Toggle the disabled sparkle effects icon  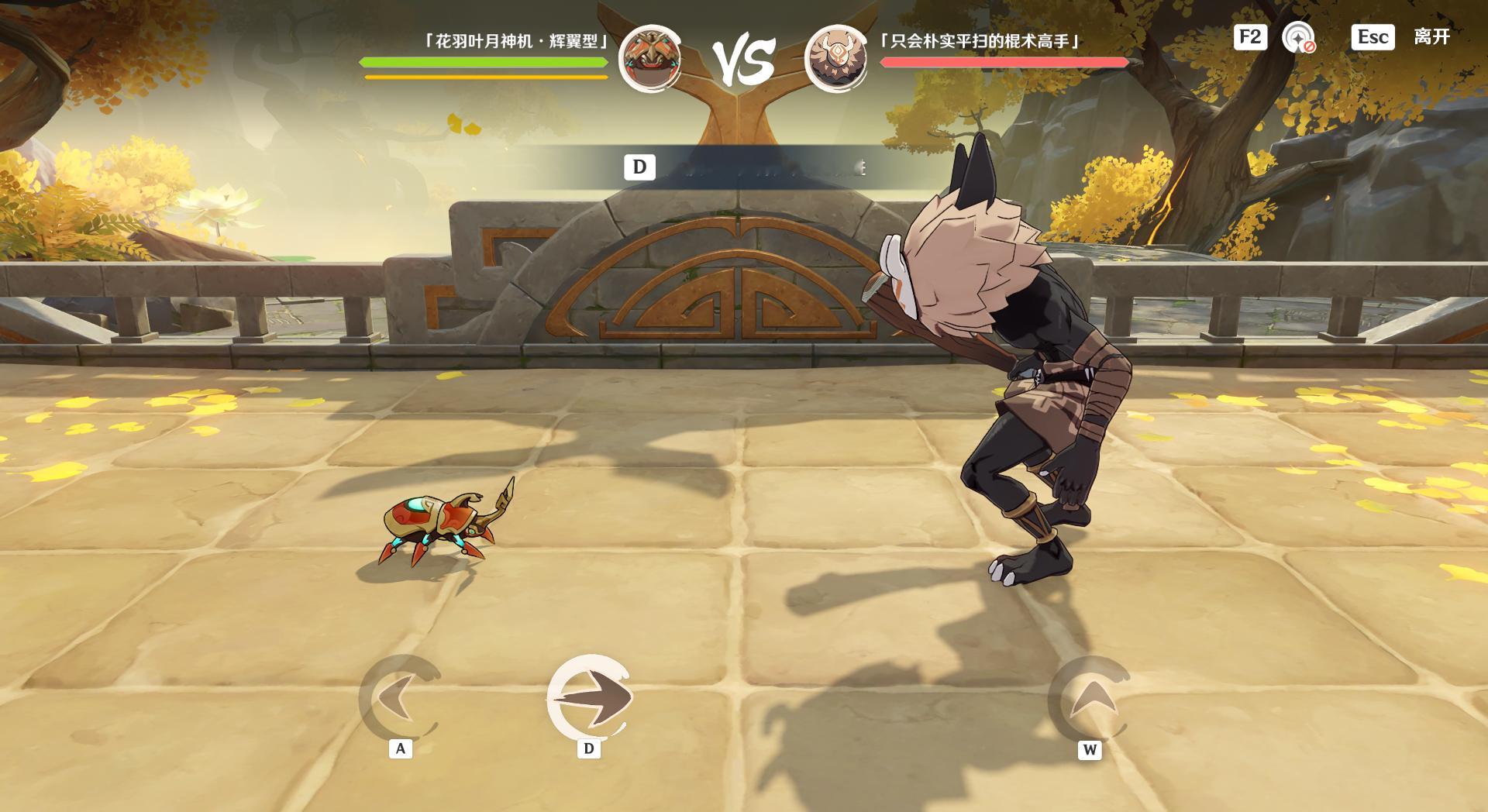pyautogui.click(x=1298, y=37)
